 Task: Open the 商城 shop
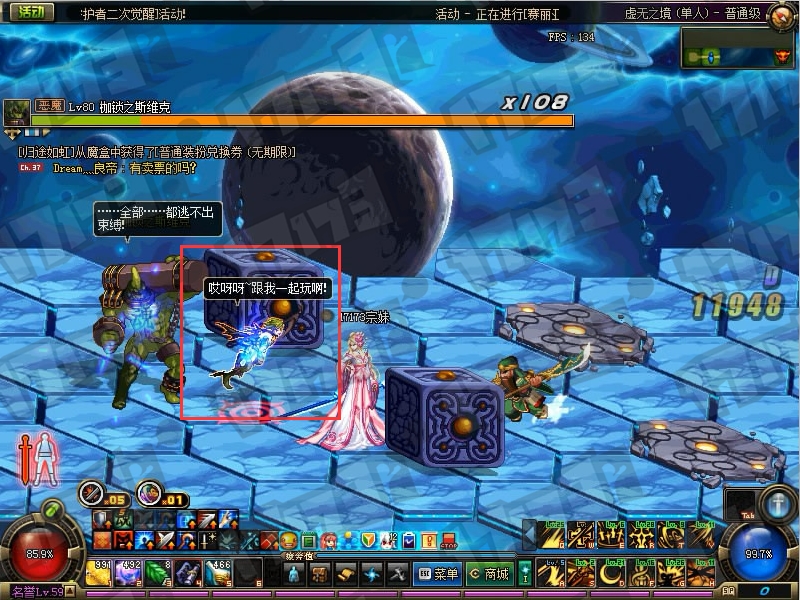[x=489, y=573]
